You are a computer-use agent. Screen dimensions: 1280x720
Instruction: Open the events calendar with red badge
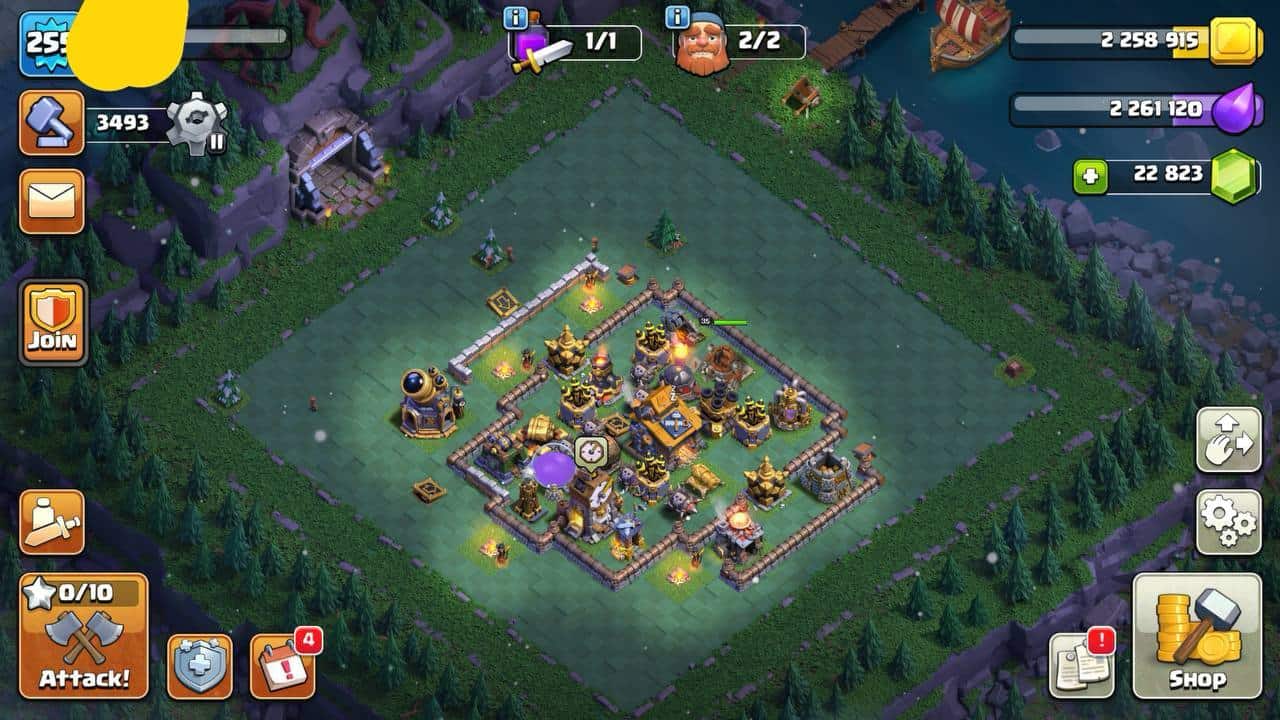(x=282, y=666)
